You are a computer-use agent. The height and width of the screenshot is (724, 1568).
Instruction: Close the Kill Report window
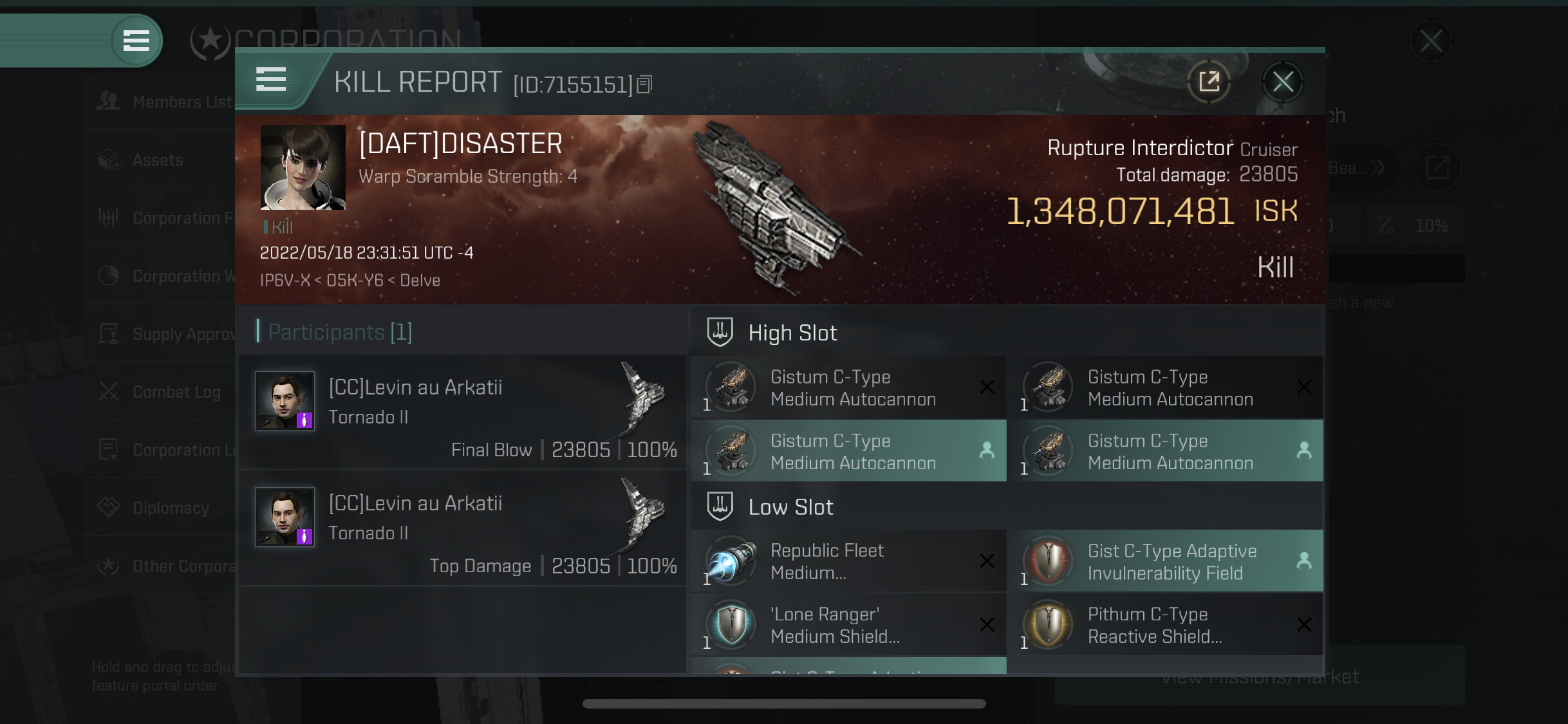(x=1282, y=82)
